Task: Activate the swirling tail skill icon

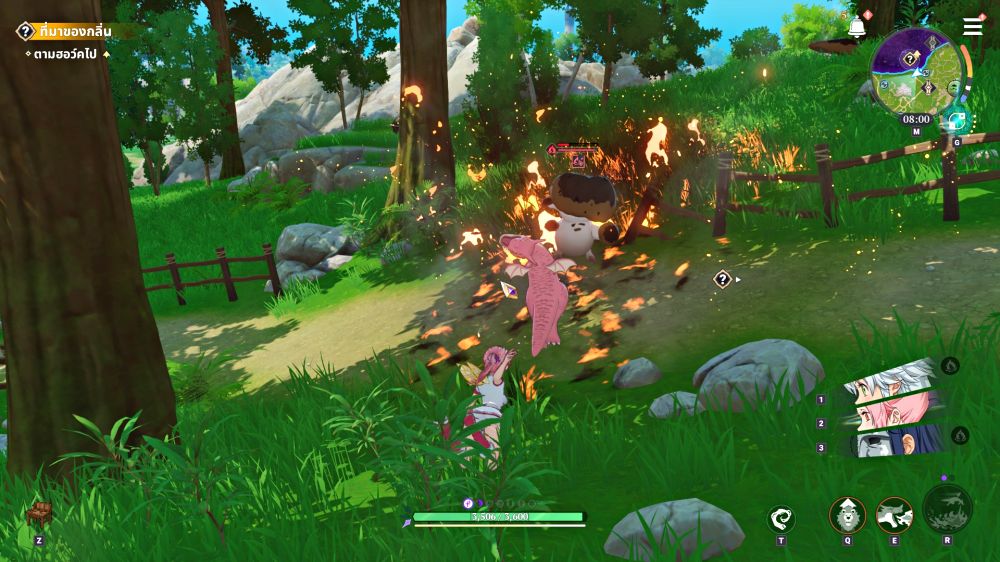Action: point(781,518)
